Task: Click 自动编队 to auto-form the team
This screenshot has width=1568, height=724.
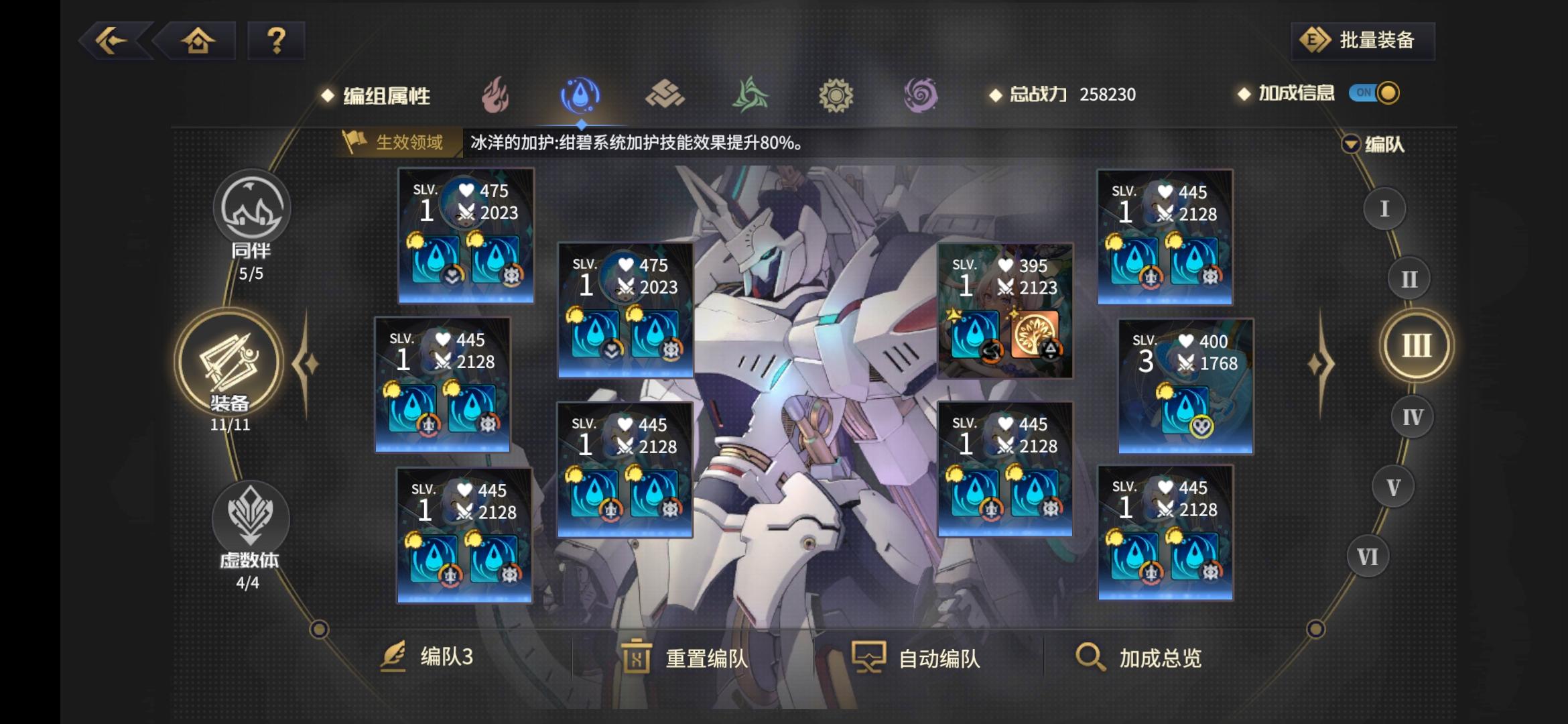Action: [x=918, y=659]
